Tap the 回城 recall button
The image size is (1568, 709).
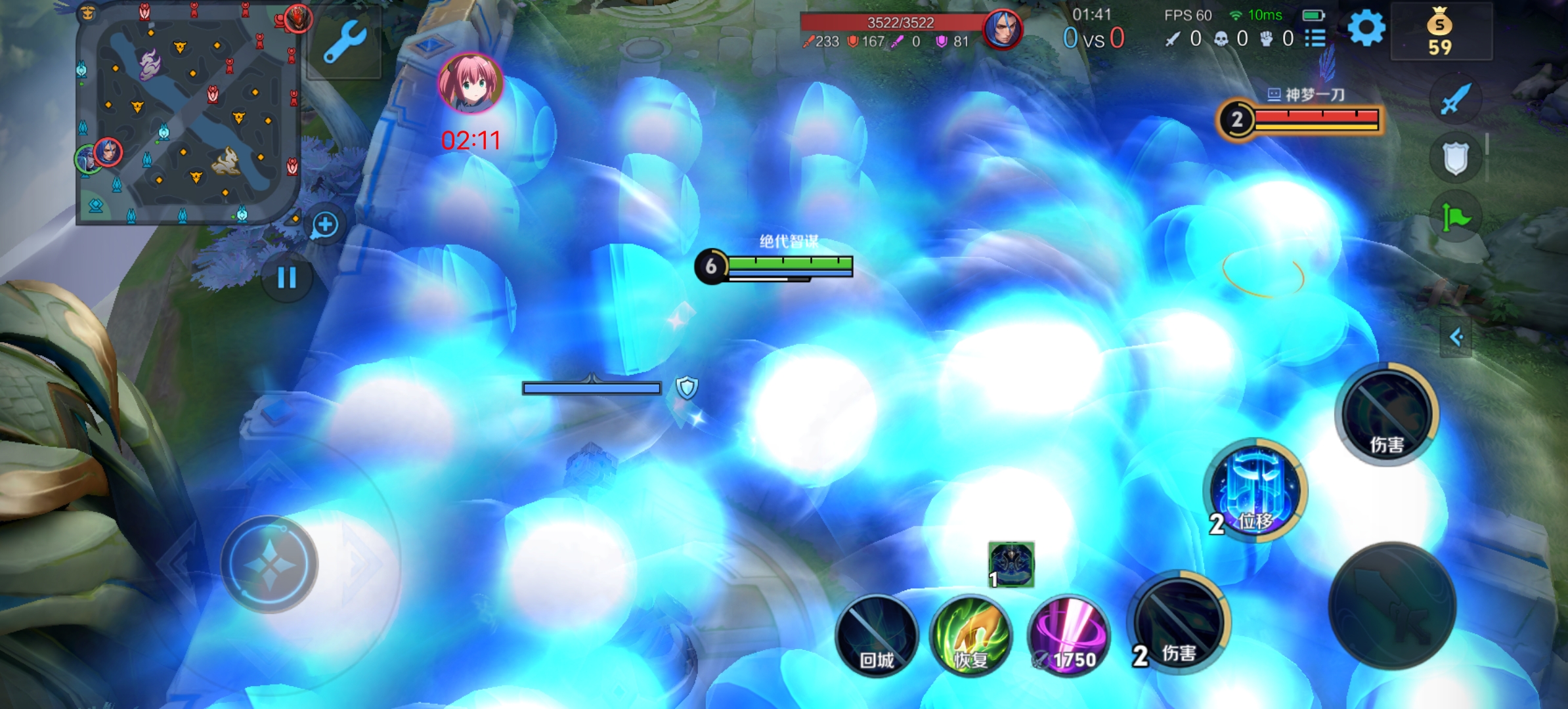pos(877,635)
